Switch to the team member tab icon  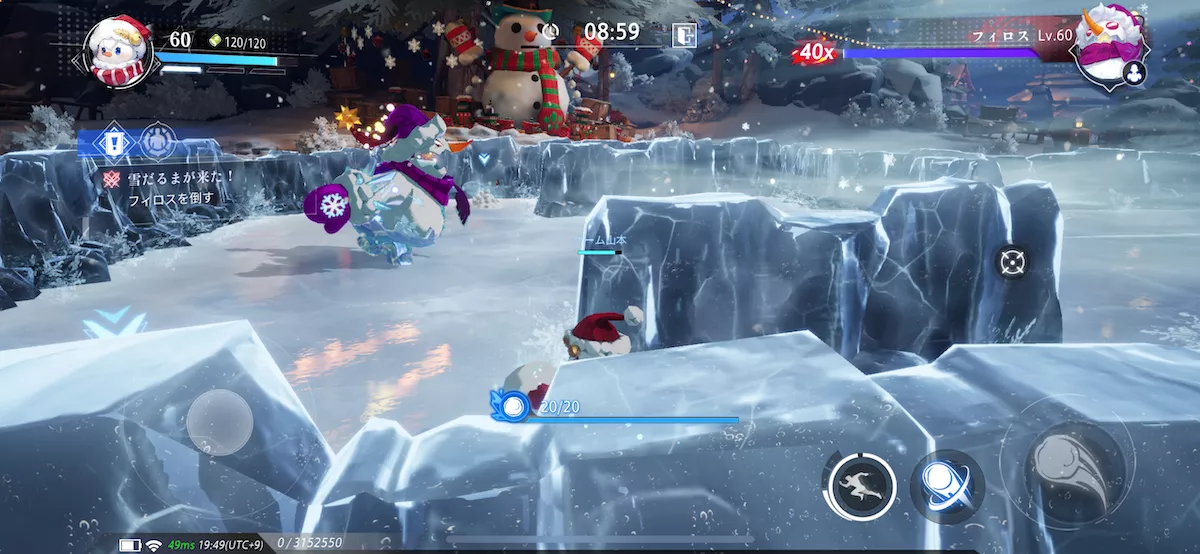click(157, 141)
